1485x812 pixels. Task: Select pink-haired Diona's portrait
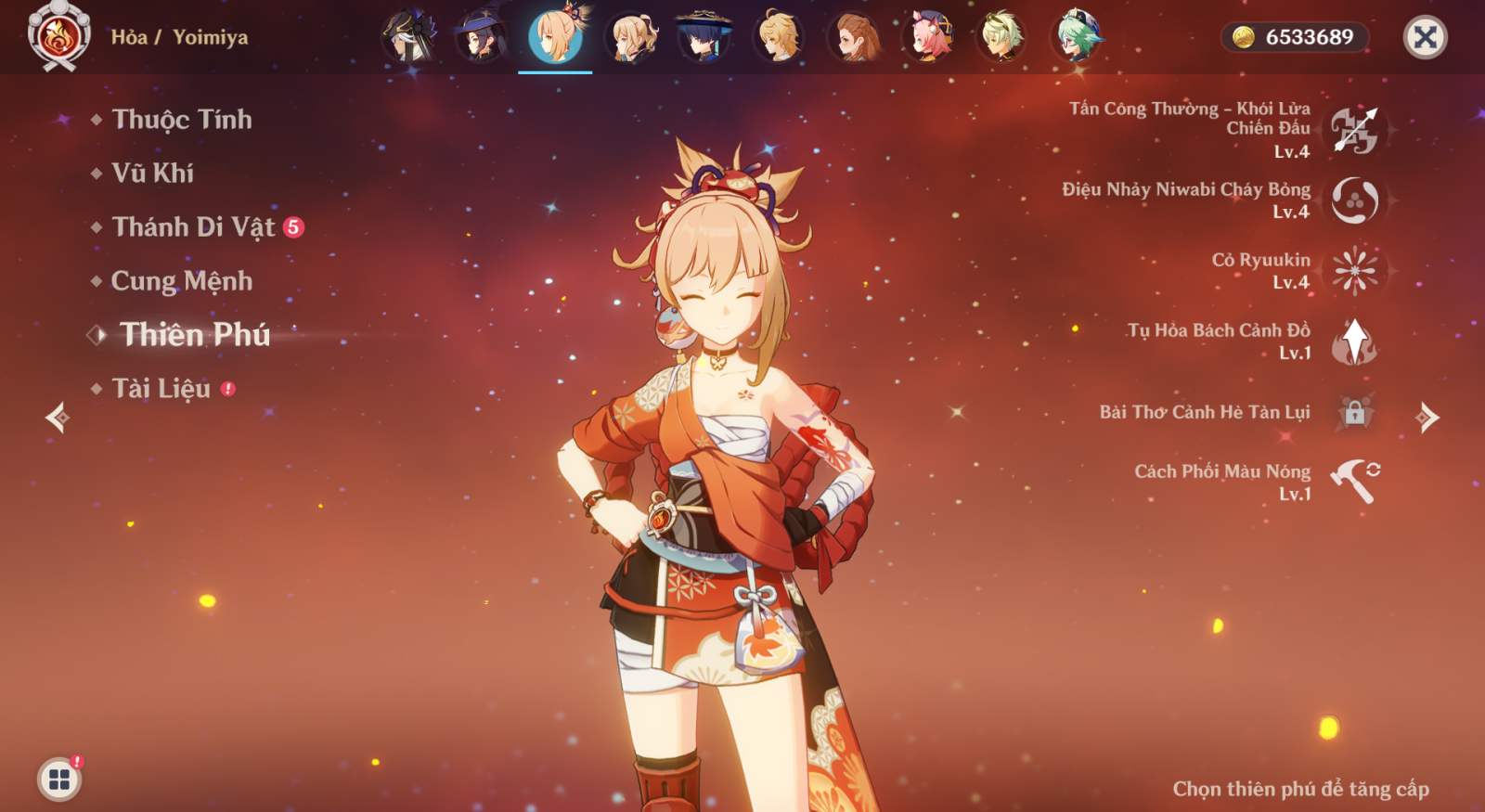(928, 38)
